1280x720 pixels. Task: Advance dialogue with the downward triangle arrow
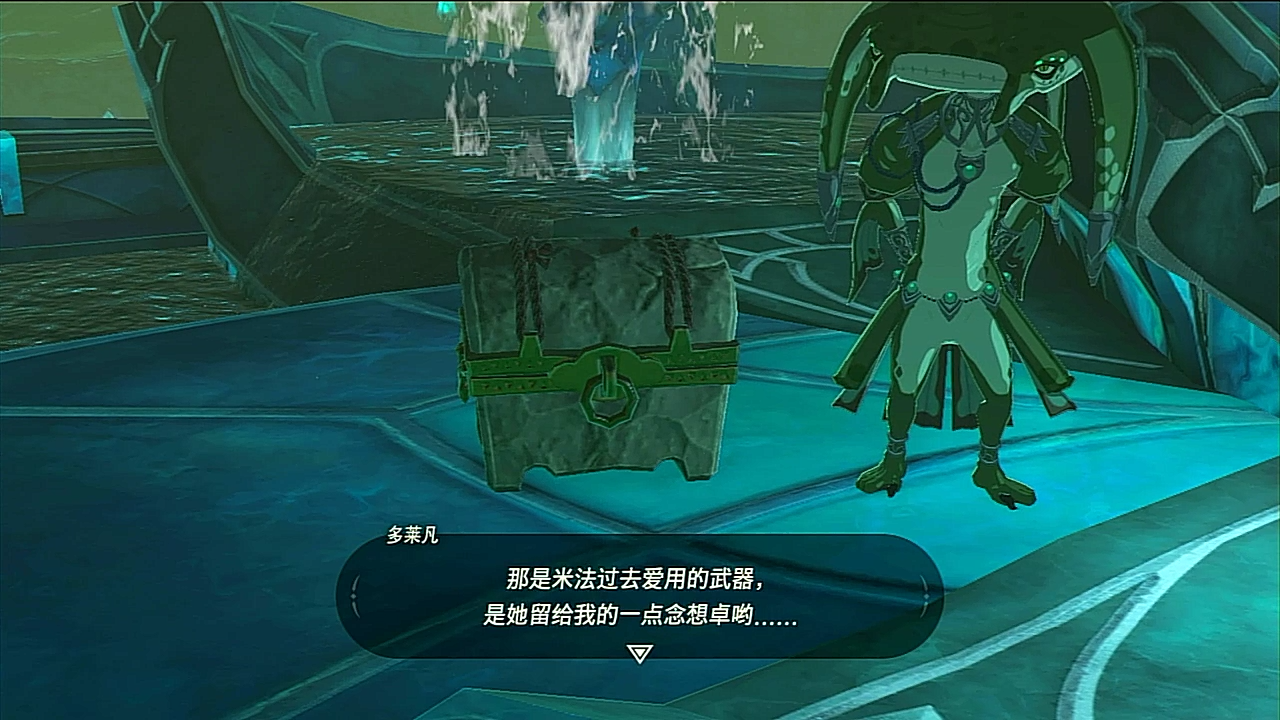pos(639,653)
